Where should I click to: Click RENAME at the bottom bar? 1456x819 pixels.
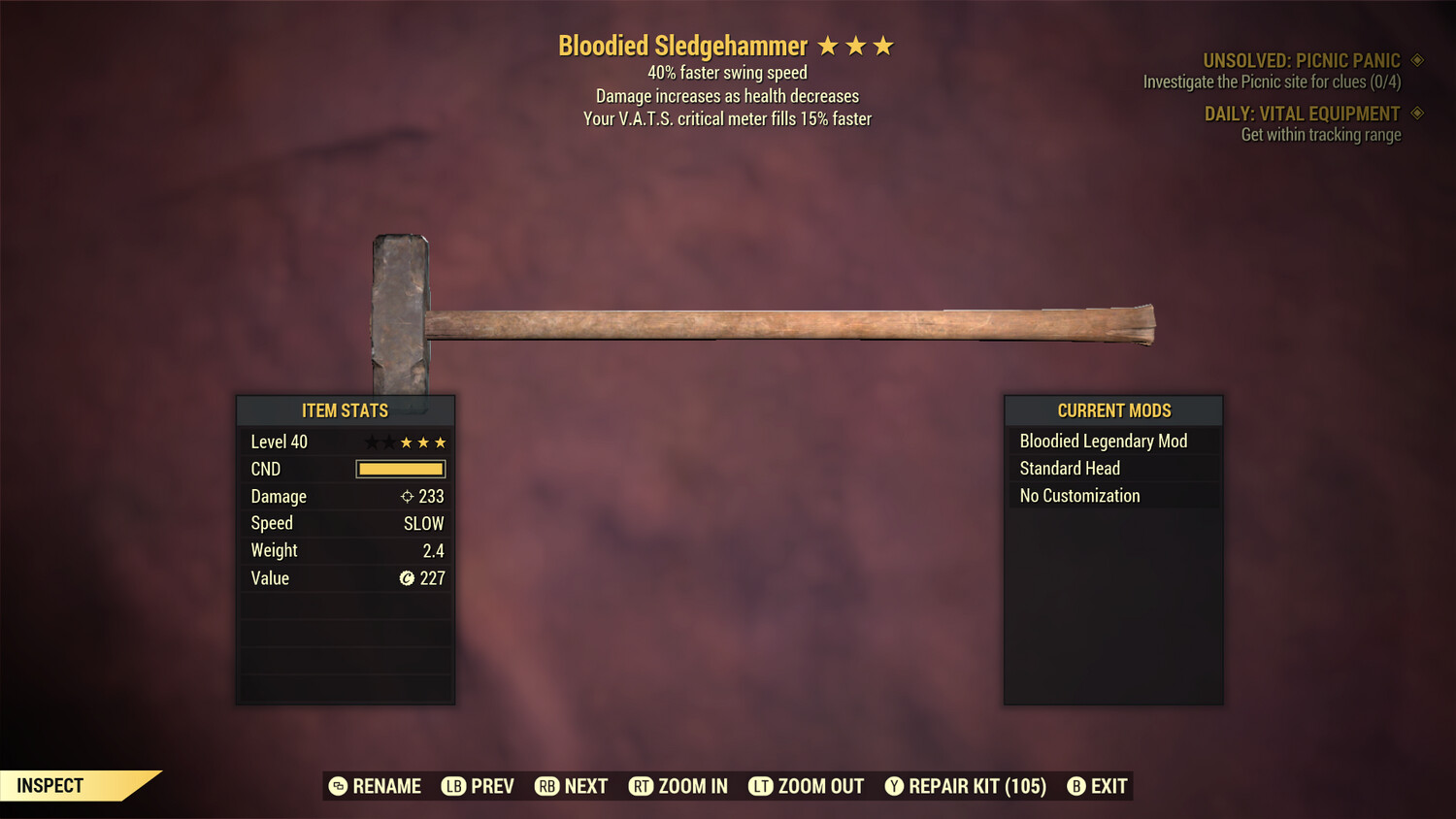387,786
